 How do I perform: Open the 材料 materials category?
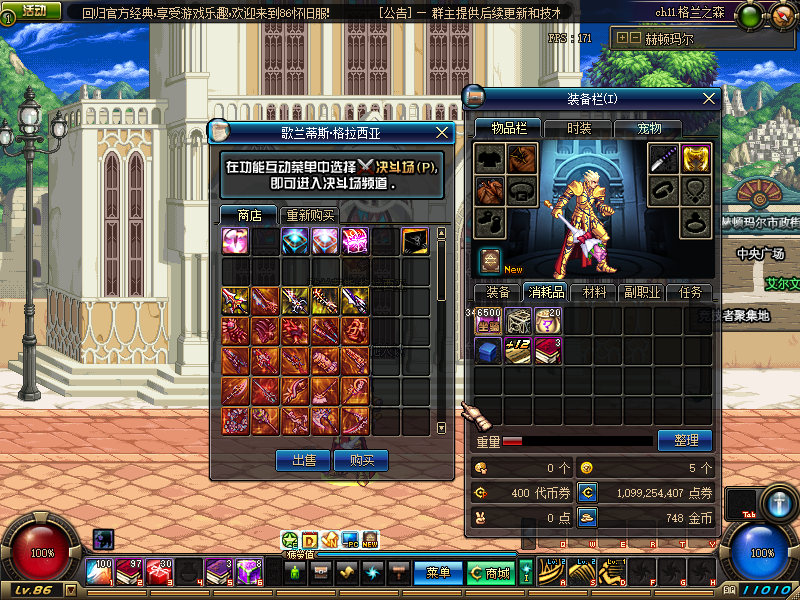coord(595,293)
